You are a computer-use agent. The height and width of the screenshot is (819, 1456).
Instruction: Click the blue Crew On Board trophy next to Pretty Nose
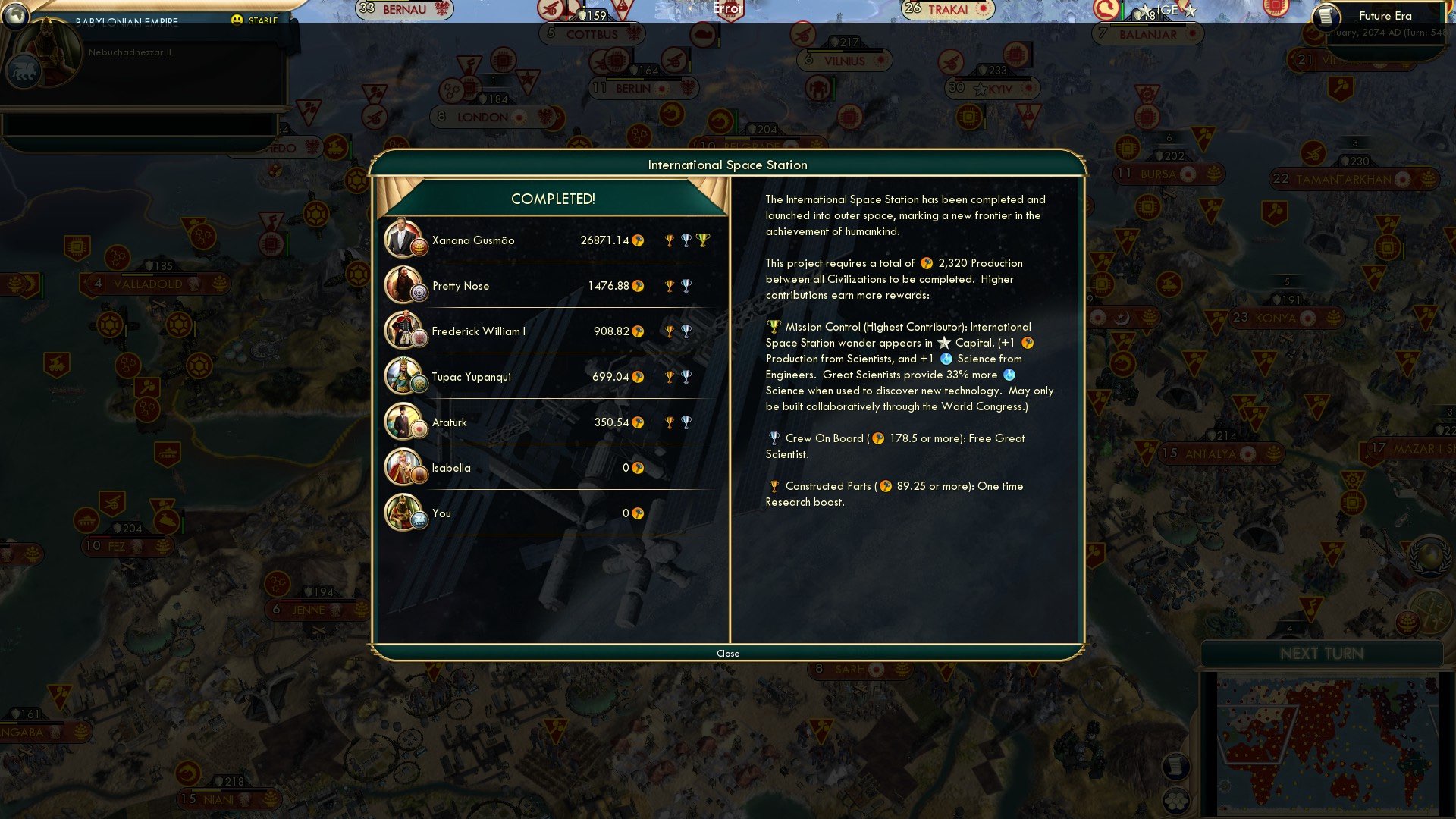687,284
